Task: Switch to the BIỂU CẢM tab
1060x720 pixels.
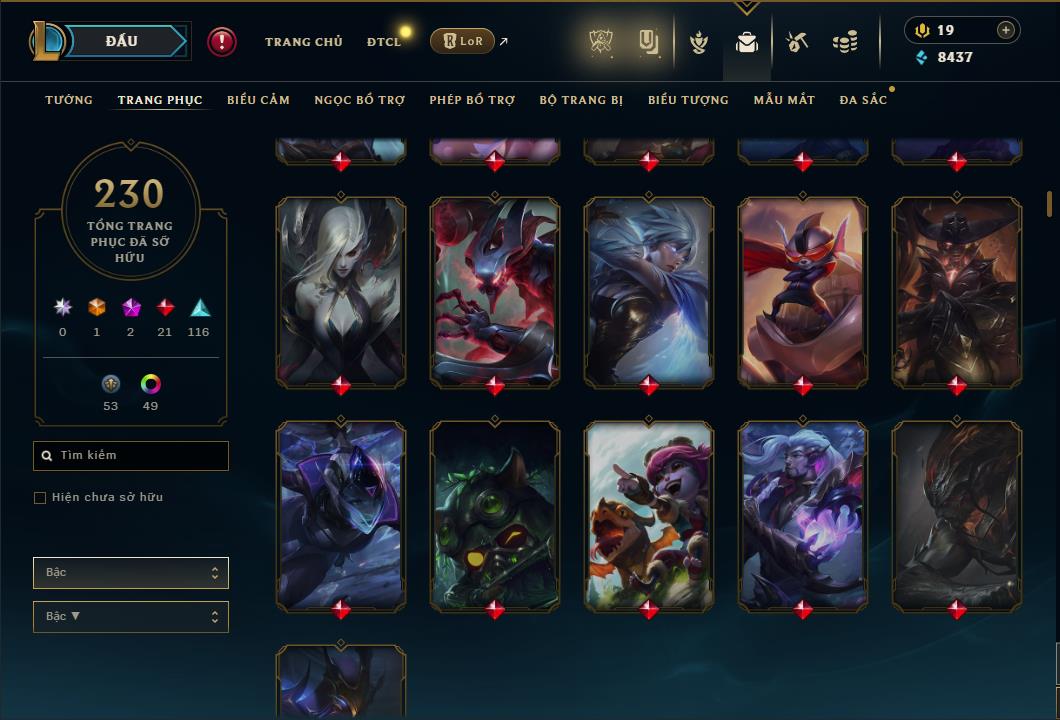Action: pyautogui.click(x=258, y=100)
